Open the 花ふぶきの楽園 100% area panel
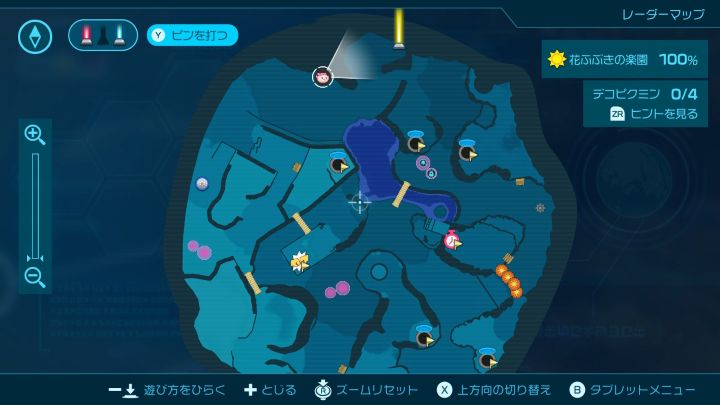This screenshot has width=720, height=405. (622, 60)
